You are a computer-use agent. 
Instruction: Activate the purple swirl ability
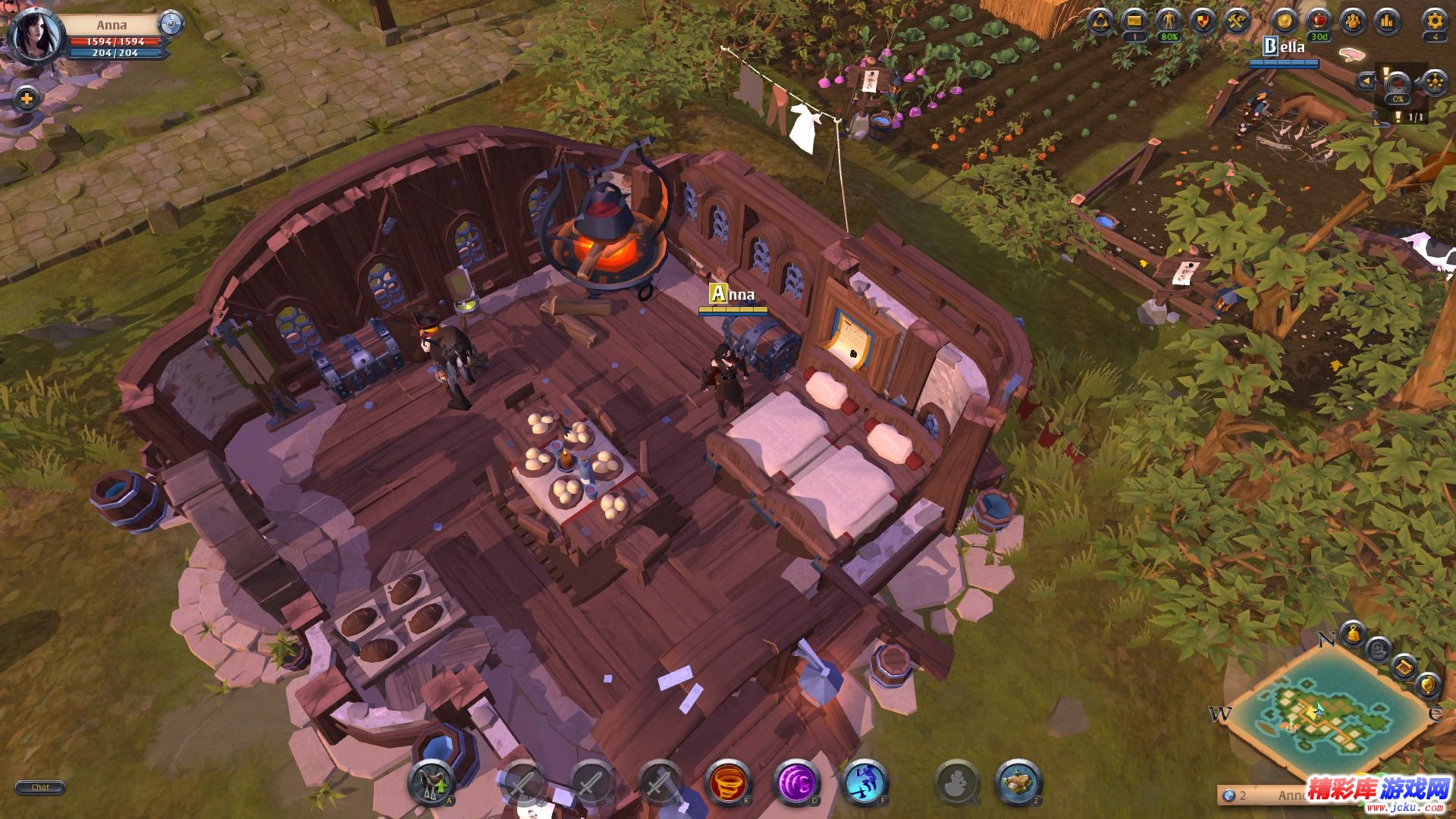[x=796, y=783]
